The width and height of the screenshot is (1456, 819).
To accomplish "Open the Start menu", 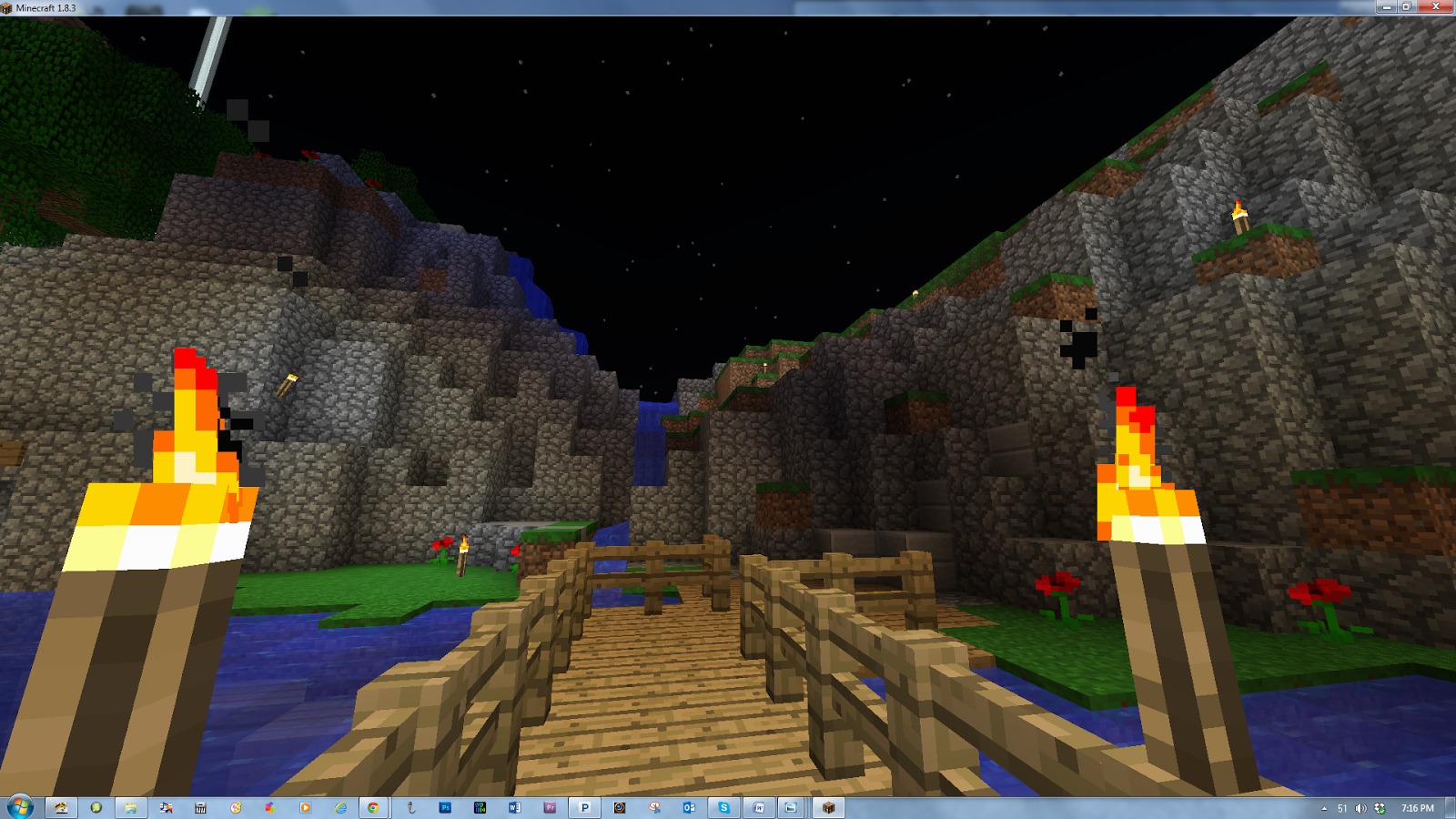I will (x=22, y=806).
